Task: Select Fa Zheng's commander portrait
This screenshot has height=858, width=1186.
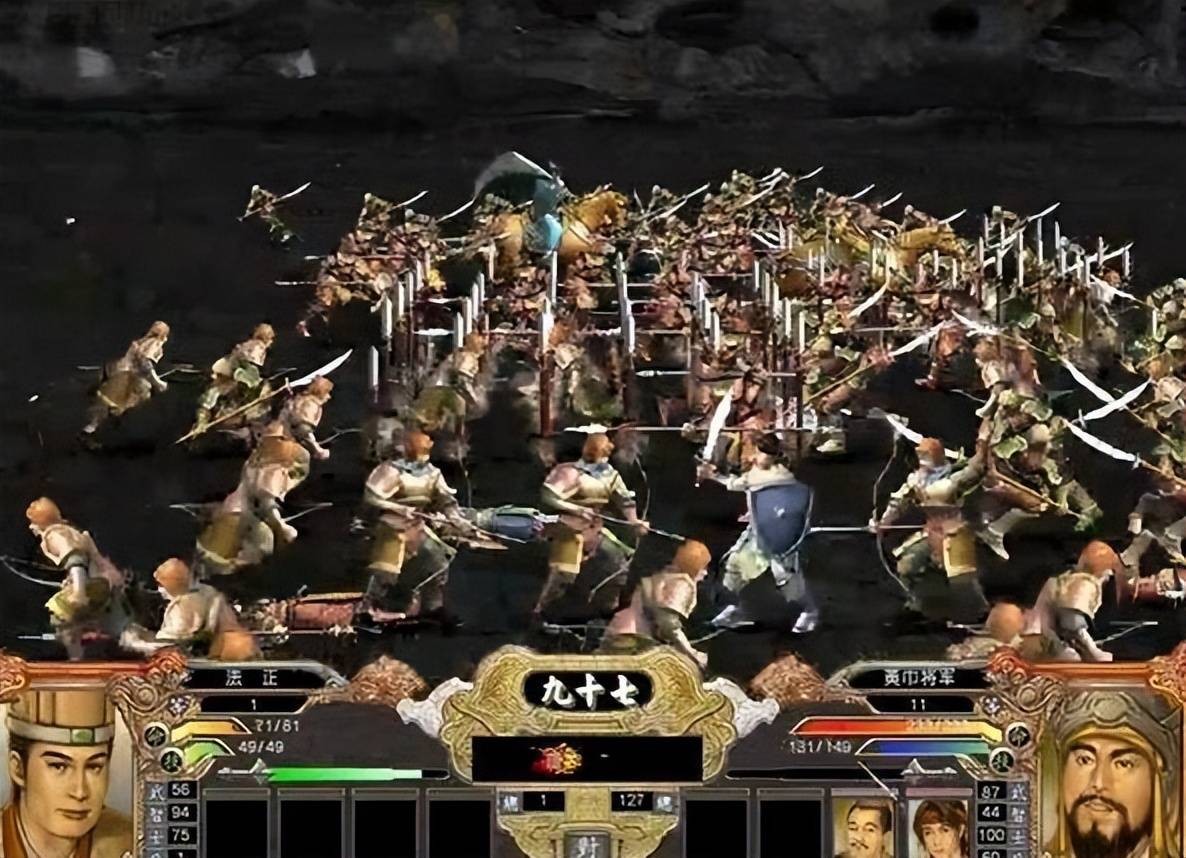Action: pyautogui.click(x=62, y=772)
